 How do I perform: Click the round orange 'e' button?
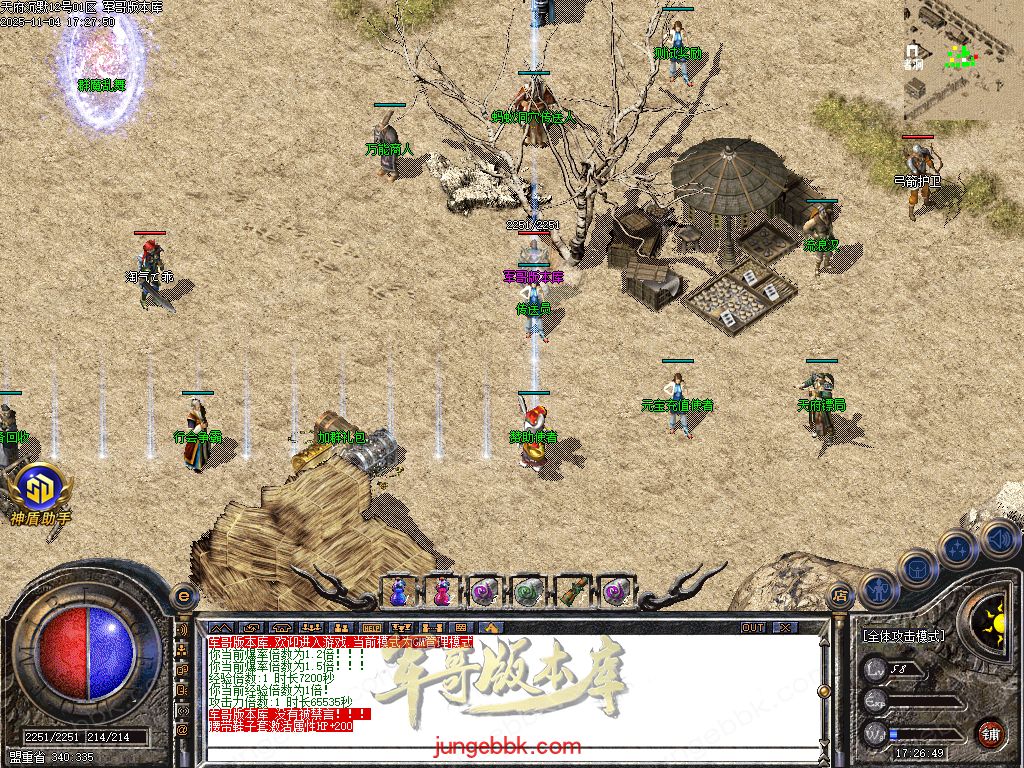pyautogui.click(x=182, y=595)
